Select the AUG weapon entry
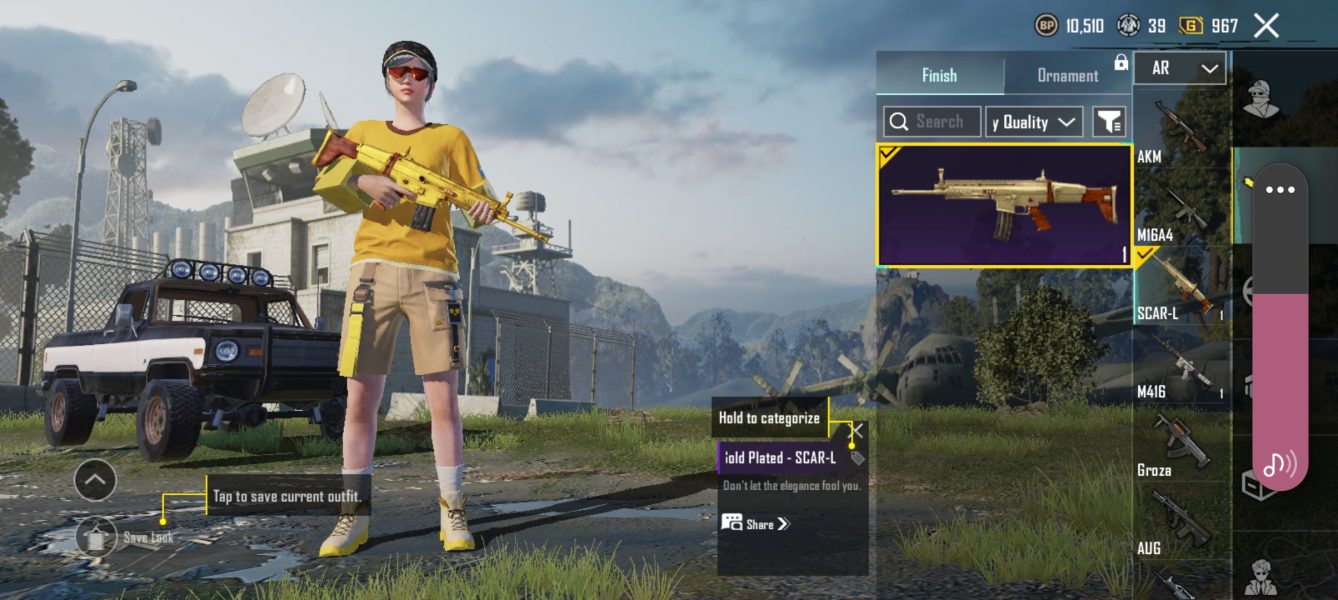This screenshot has width=1338, height=600. 1182,522
